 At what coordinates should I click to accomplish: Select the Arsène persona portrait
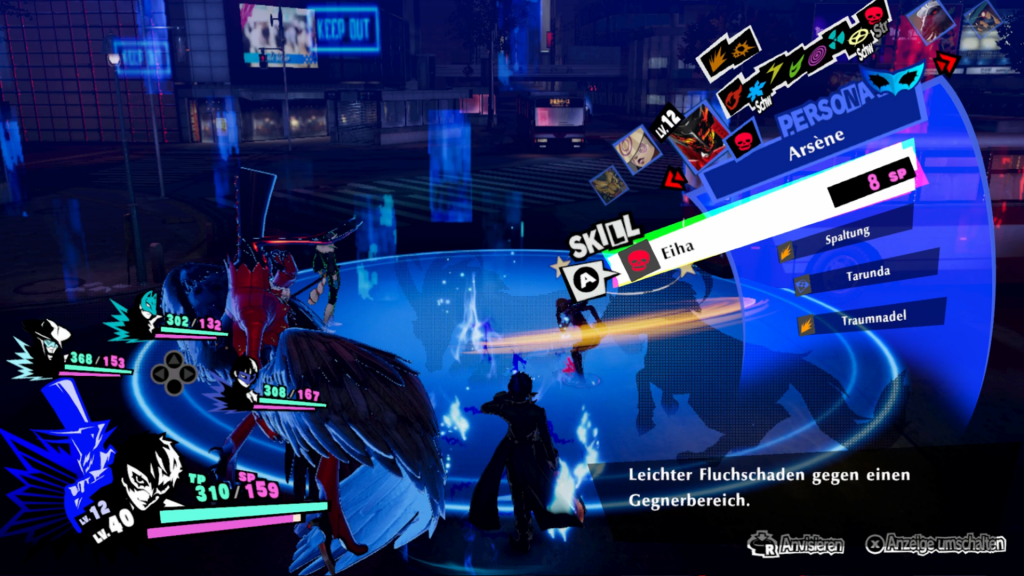(698, 136)
